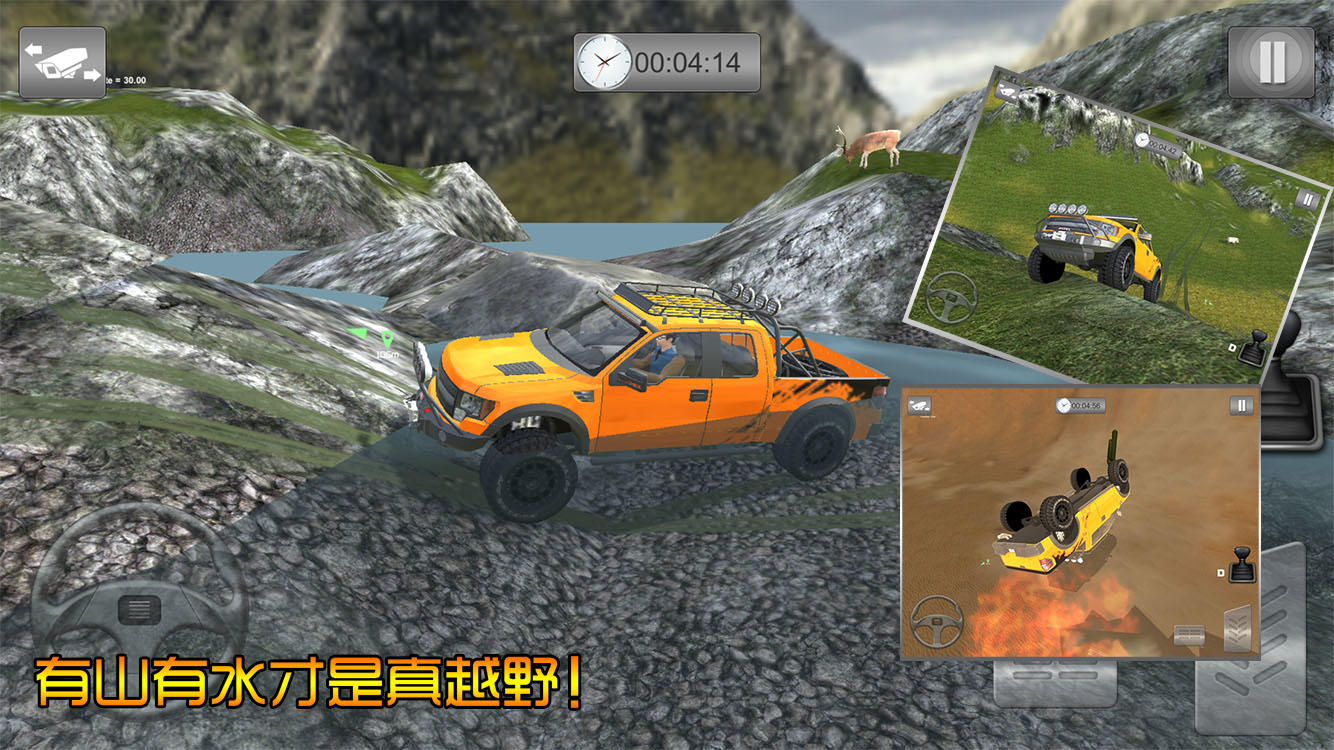The height and width of the screenshot is (750, 1334).
Task: Toggle the left arrow on the camera switcher
Action: coord(33,48)
